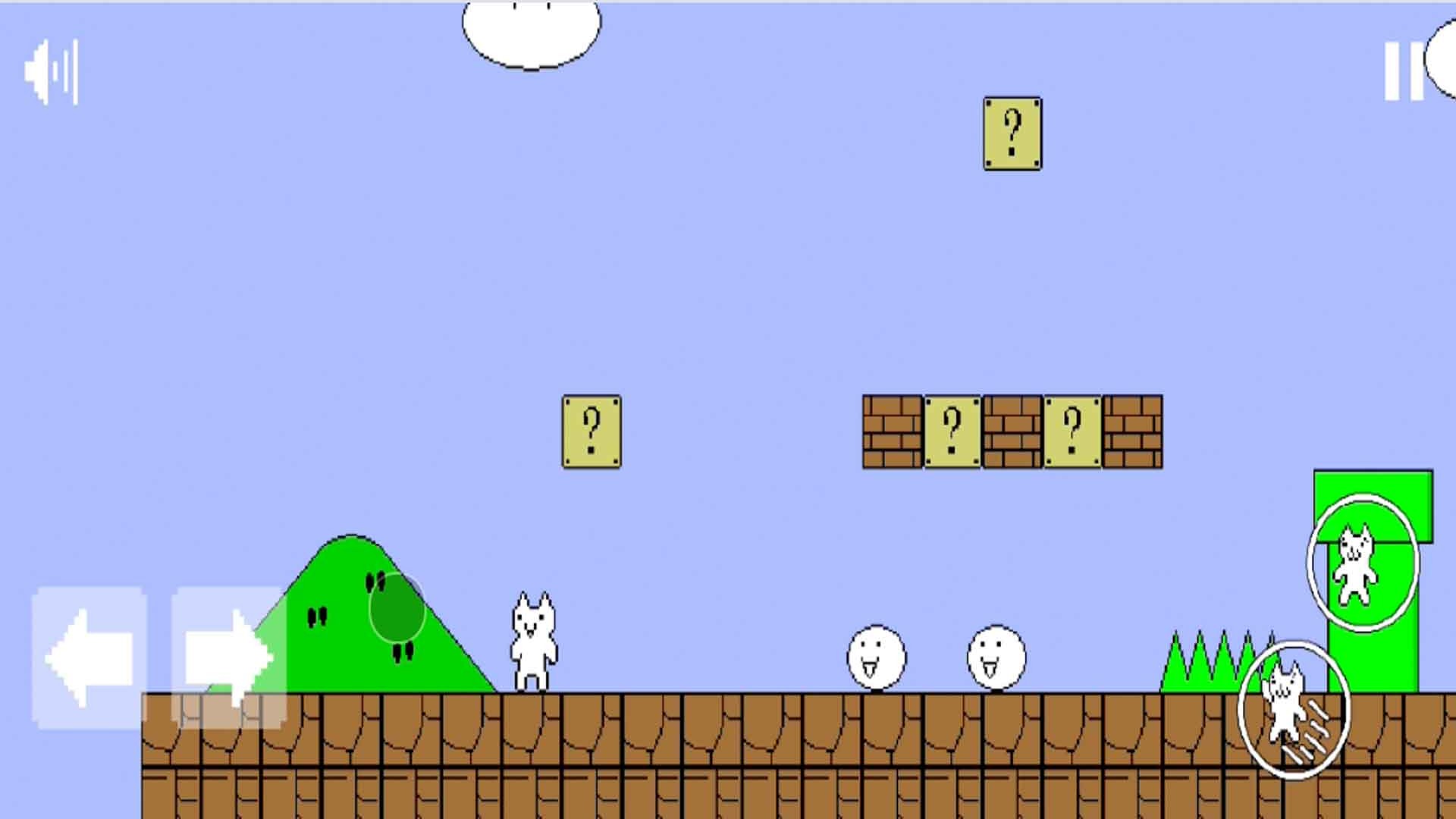Tap the lone question block above the ground
The height and width of the screenshot is (819, 1456).
click(592, 431)
